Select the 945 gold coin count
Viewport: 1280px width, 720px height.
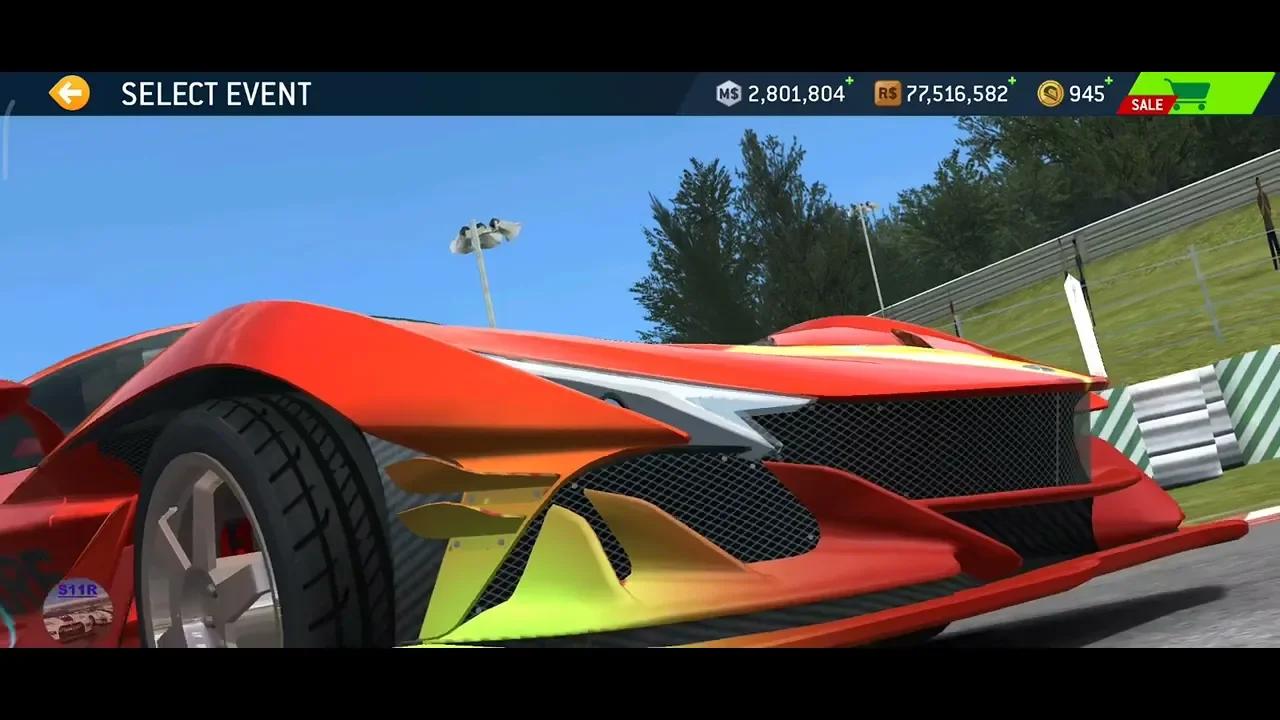(1085, 94)
